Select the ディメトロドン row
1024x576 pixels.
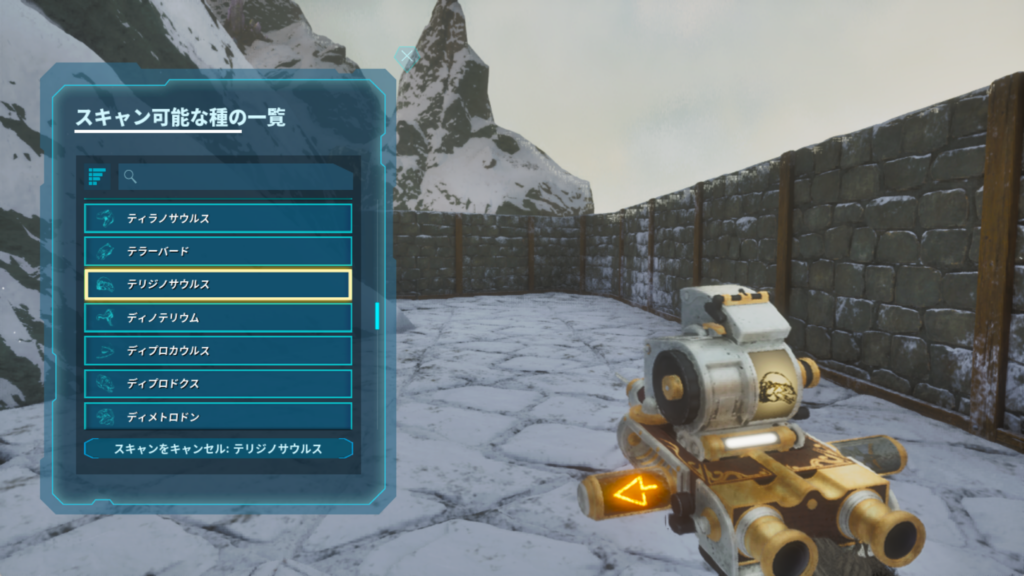pos(218,415)
